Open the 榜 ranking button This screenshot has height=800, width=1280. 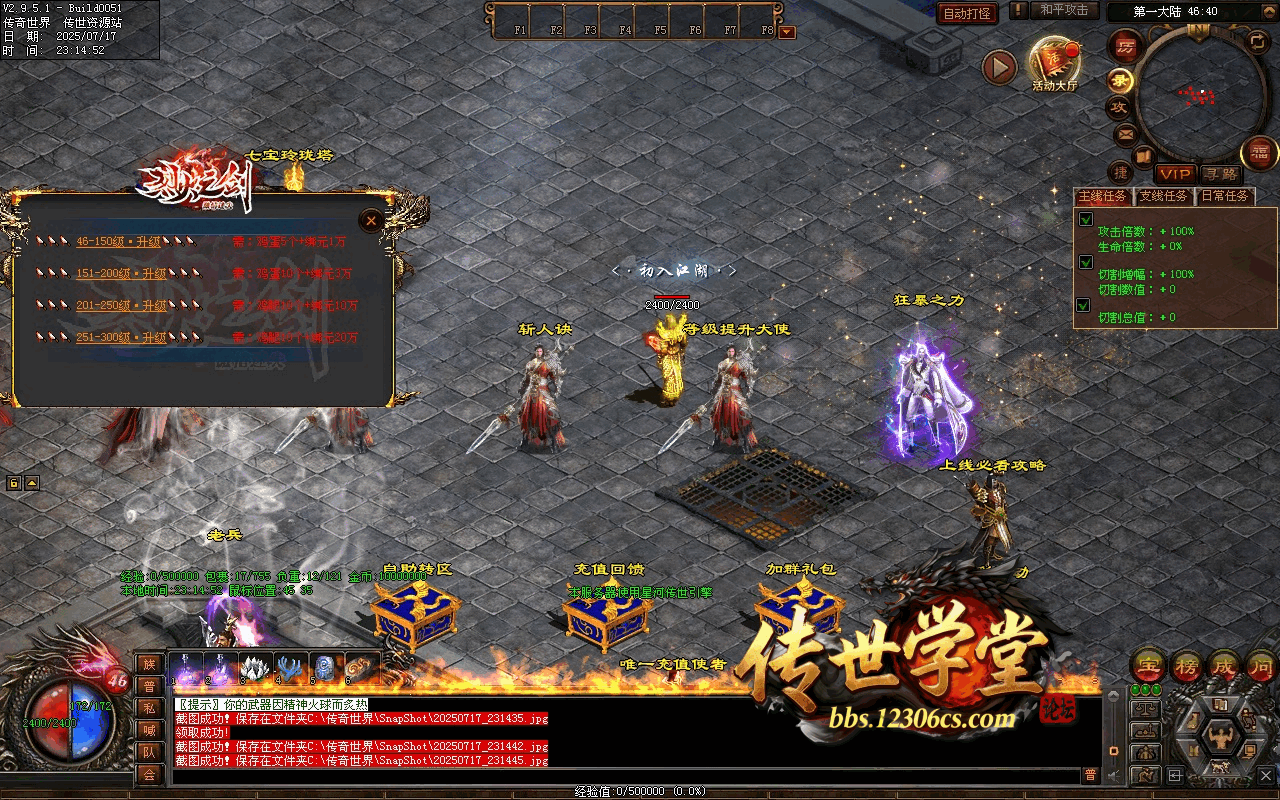coord(1187,666)
